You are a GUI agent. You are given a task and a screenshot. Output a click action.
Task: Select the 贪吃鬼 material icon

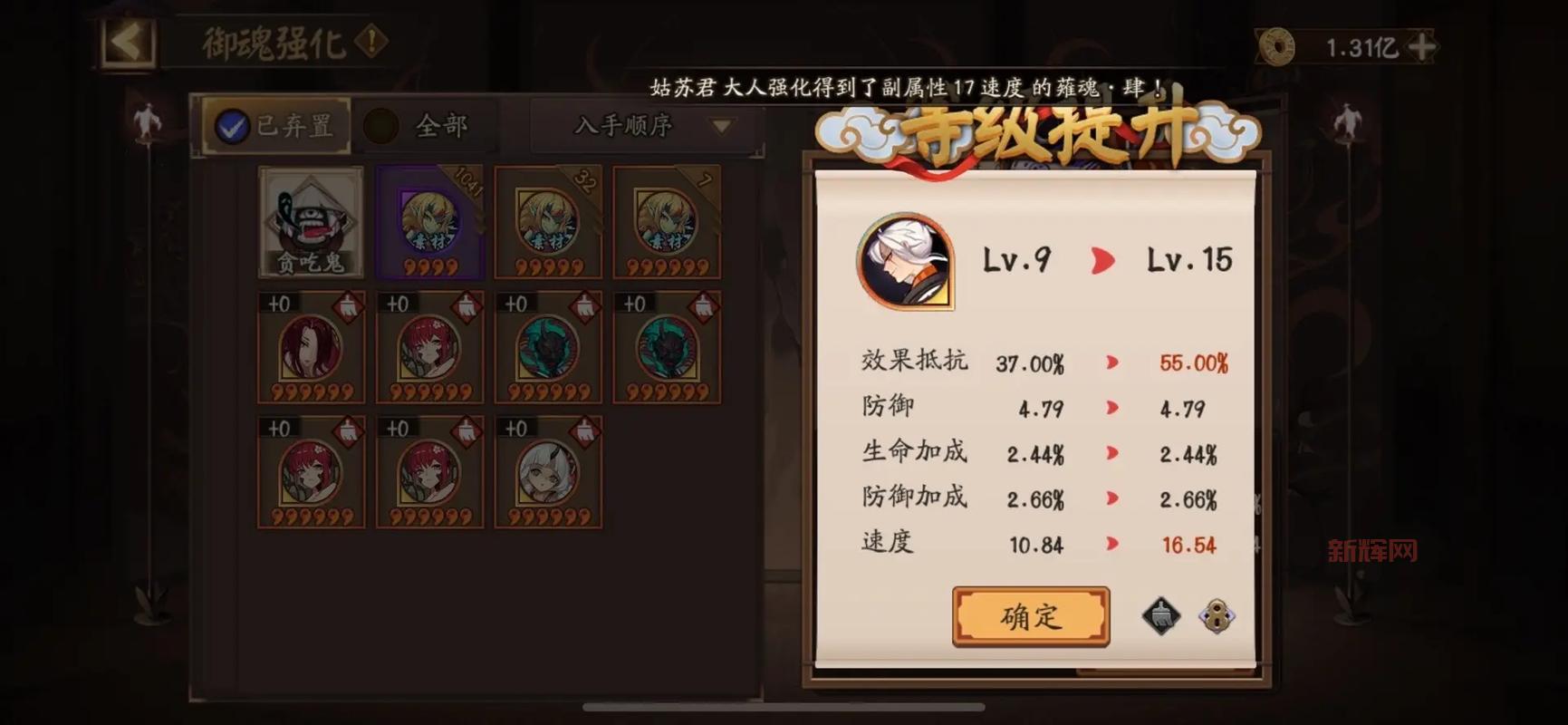pos(311,220)
